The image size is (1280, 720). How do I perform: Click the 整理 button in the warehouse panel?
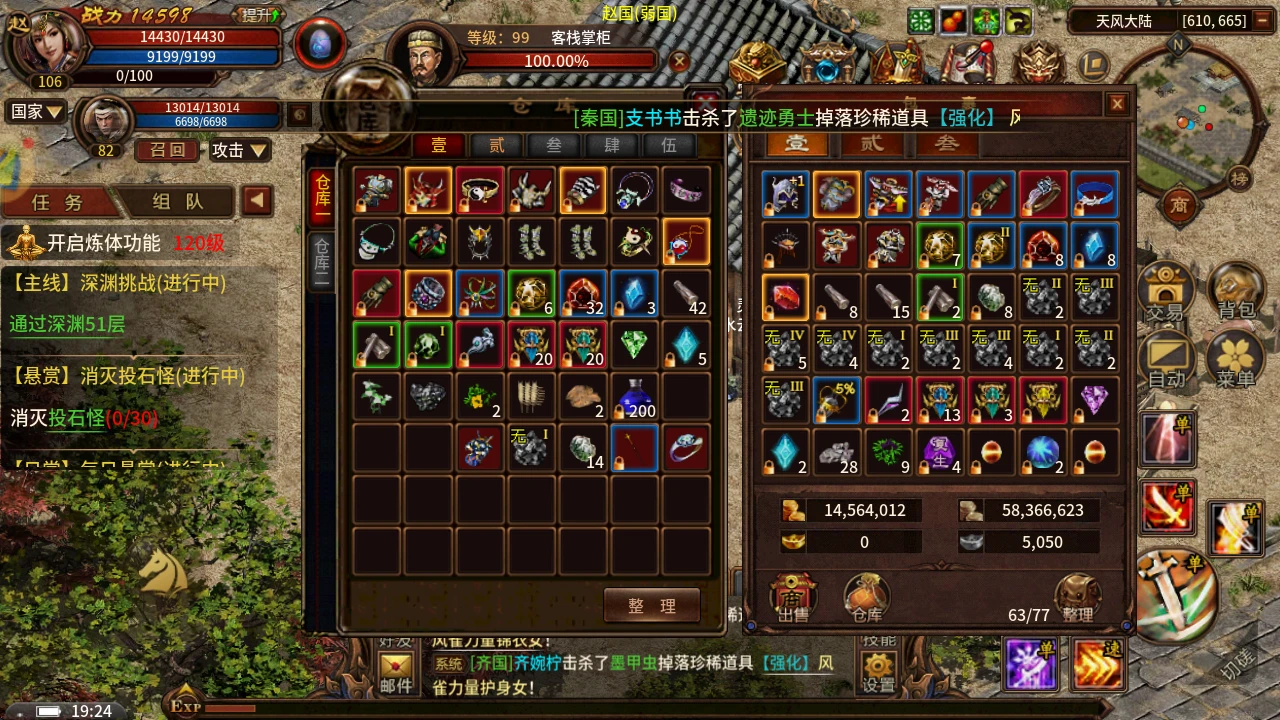(651, 605)
